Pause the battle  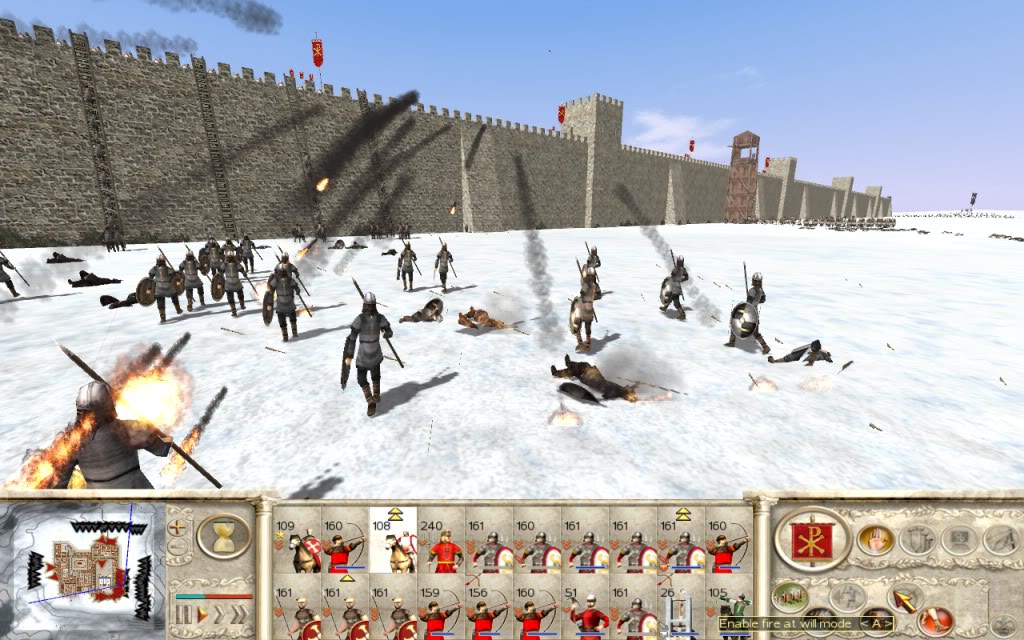(x=183, y=612)
